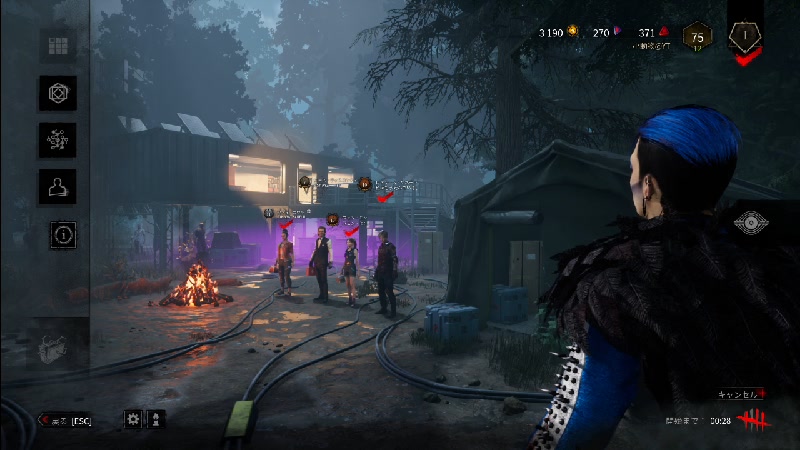Viewport: 800px width, 450px height.
Task: Open the character silhouette selection
Action: point(57,186)
